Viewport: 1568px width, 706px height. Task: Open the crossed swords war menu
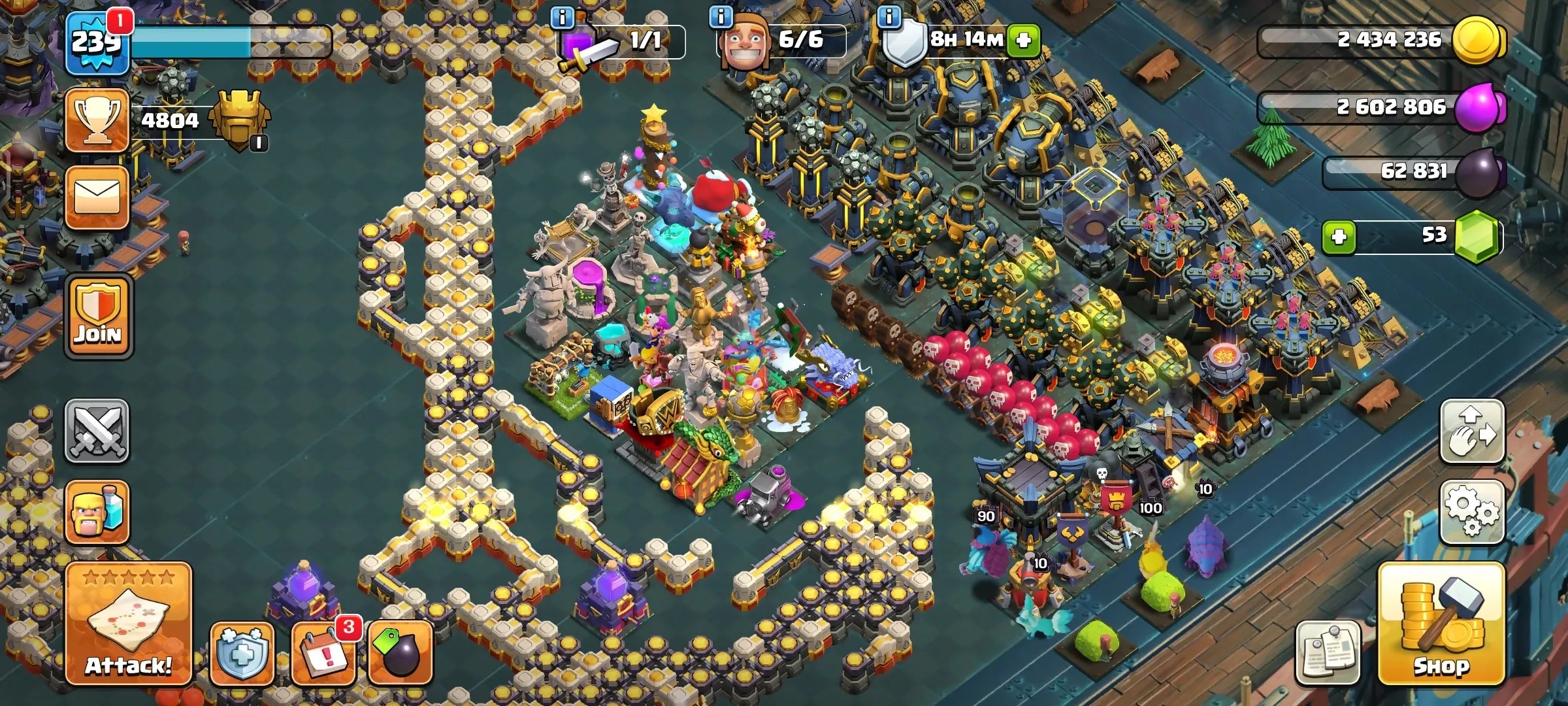[97, 431]
